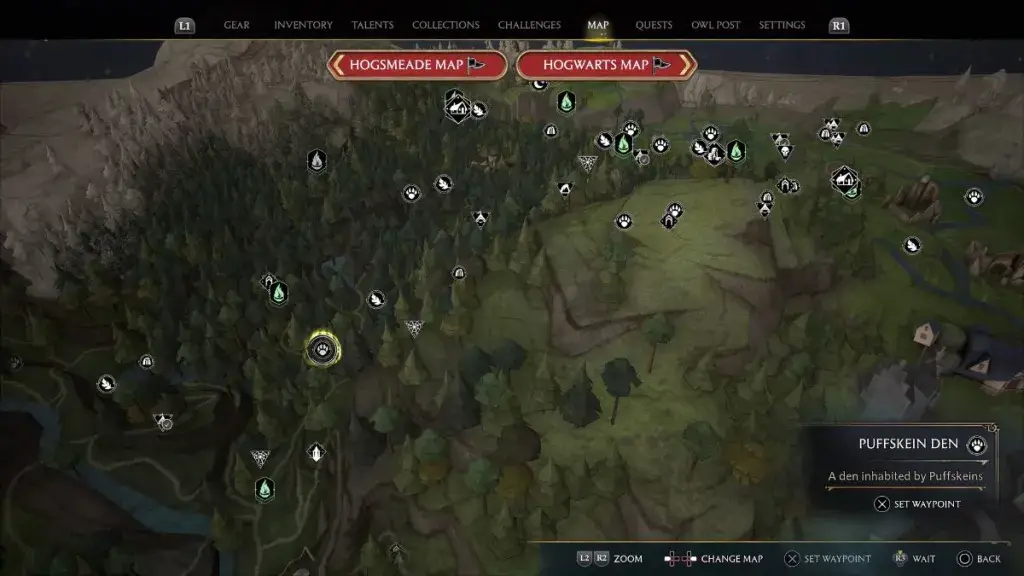Open the Gear tab
The image size is (1024, 576).
pyautogui.click(x=237, y=25)
